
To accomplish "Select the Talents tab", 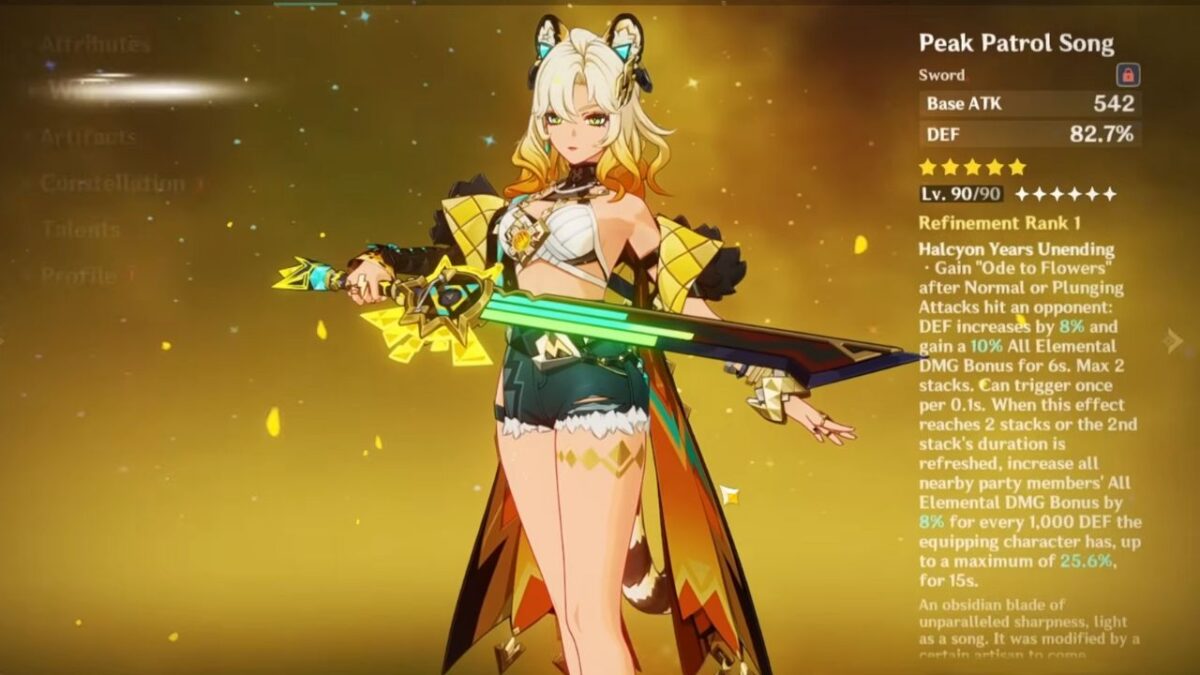I will pyautogui.click(x=80, y=229).
